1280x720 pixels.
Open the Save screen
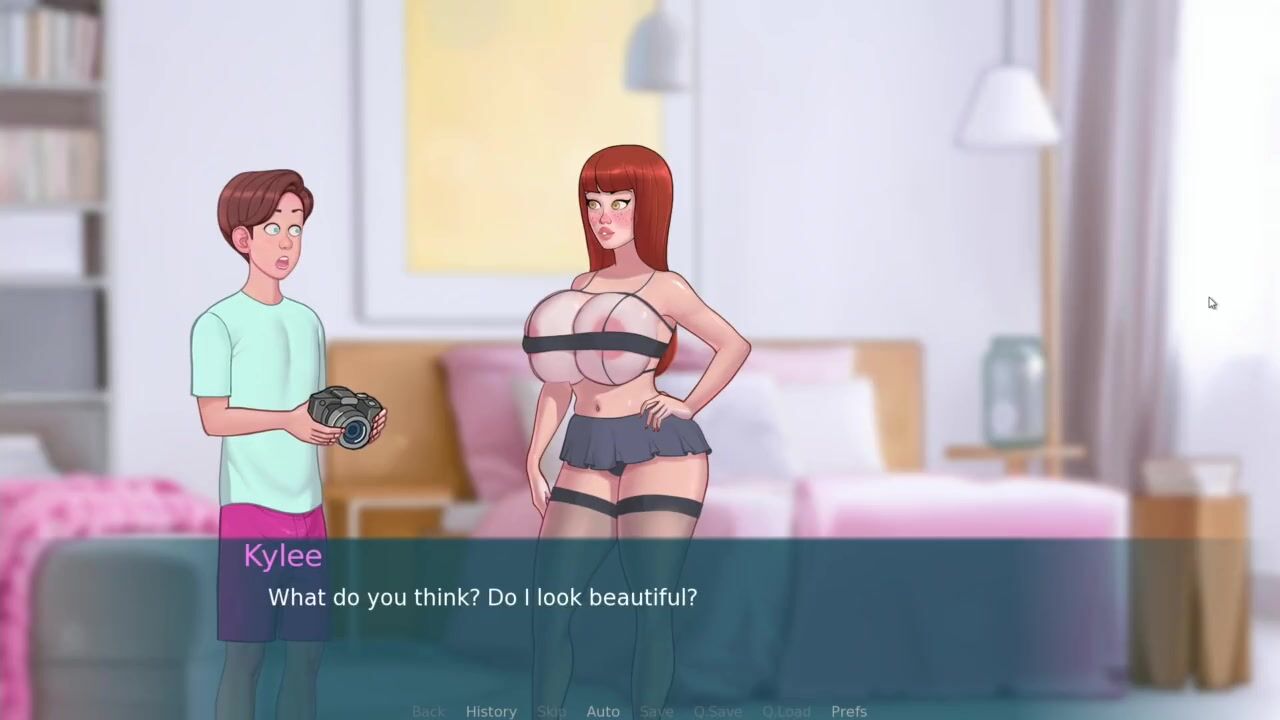point(656,711)
